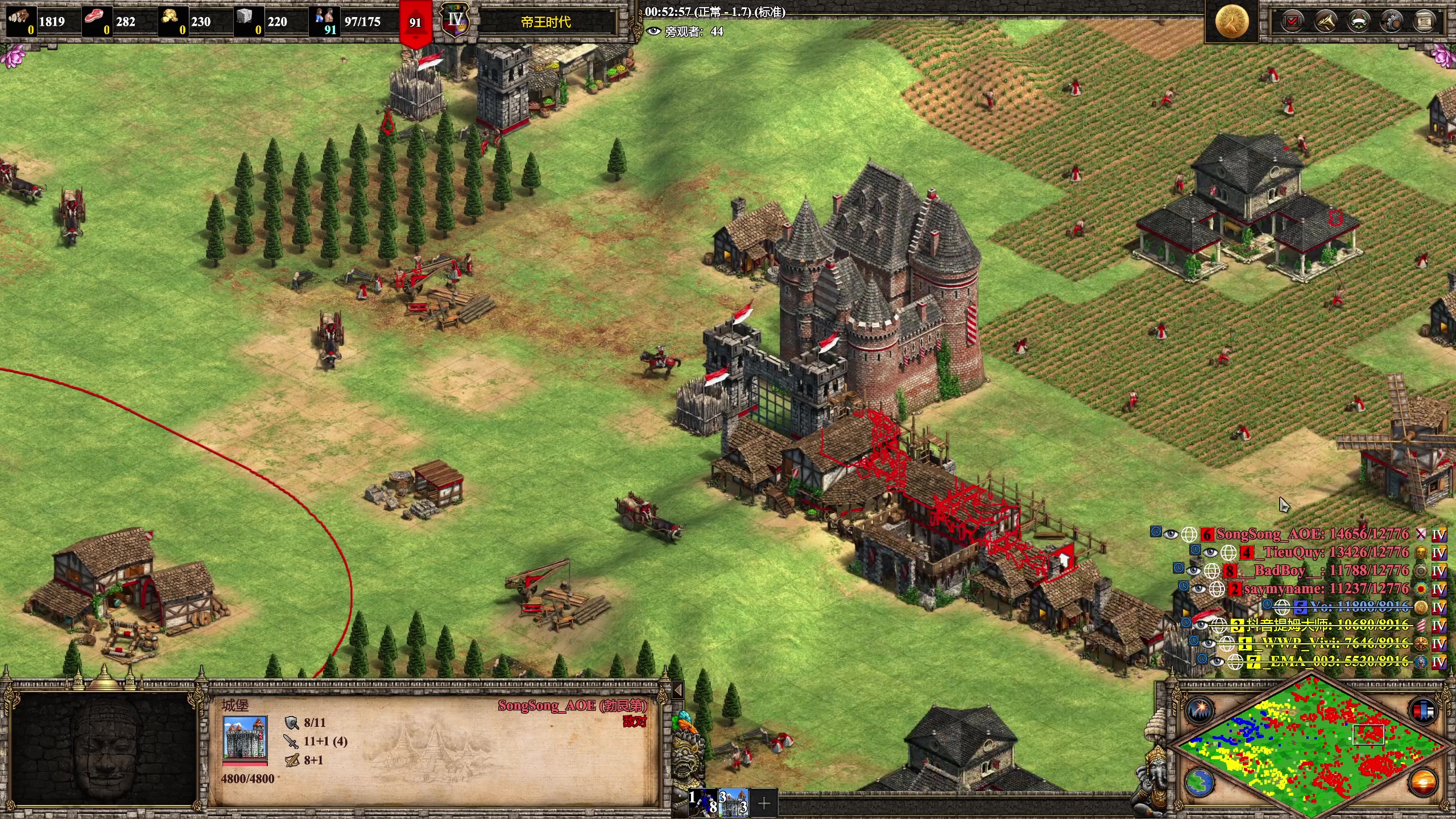The height and width of the screenshot is (819, 1456).
Task: Open the gear settings menu
Action: [x=1392, y=22]
